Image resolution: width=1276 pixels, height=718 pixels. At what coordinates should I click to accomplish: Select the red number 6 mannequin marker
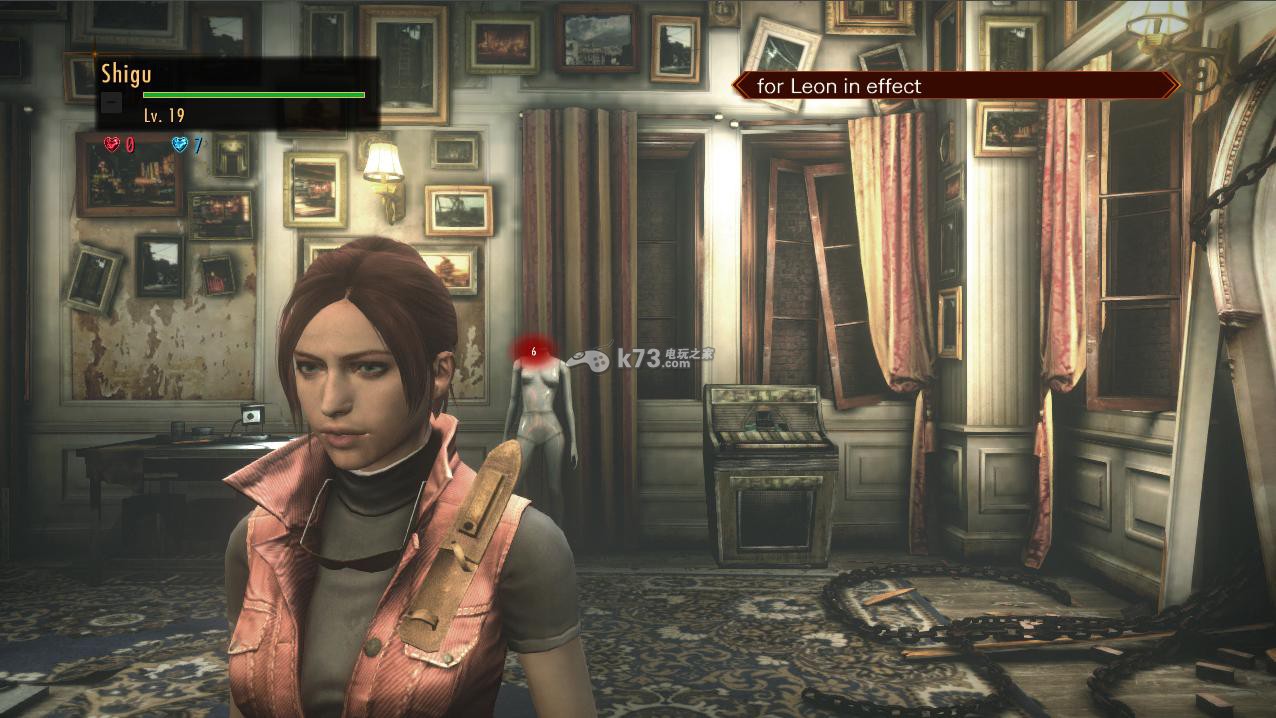[x=534, y=351]
